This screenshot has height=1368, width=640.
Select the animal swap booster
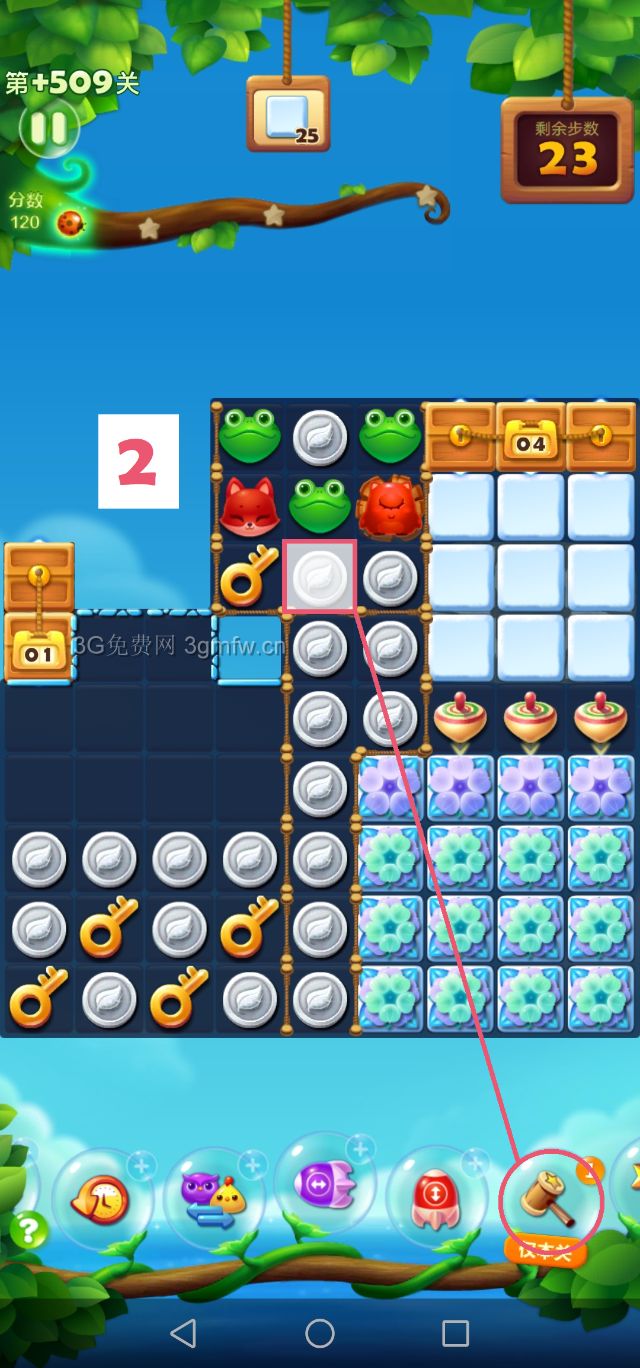212,1195
